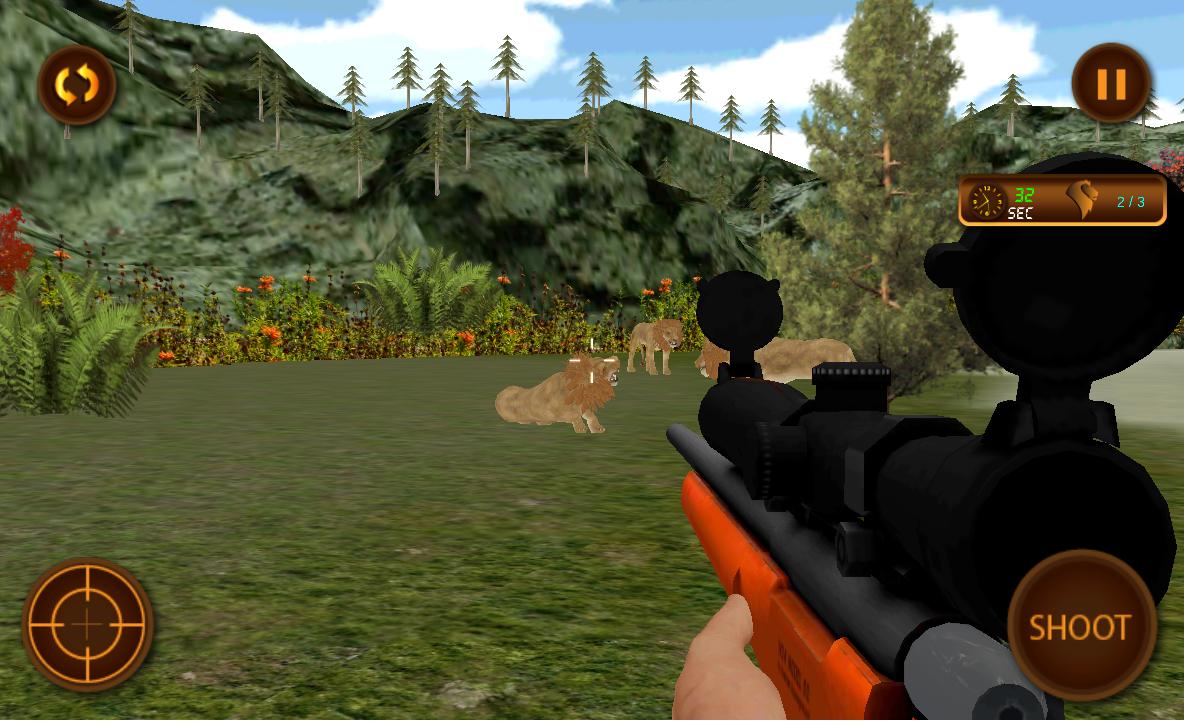
Task: Click the orange circular arrows button
Action: click(76, 85)
